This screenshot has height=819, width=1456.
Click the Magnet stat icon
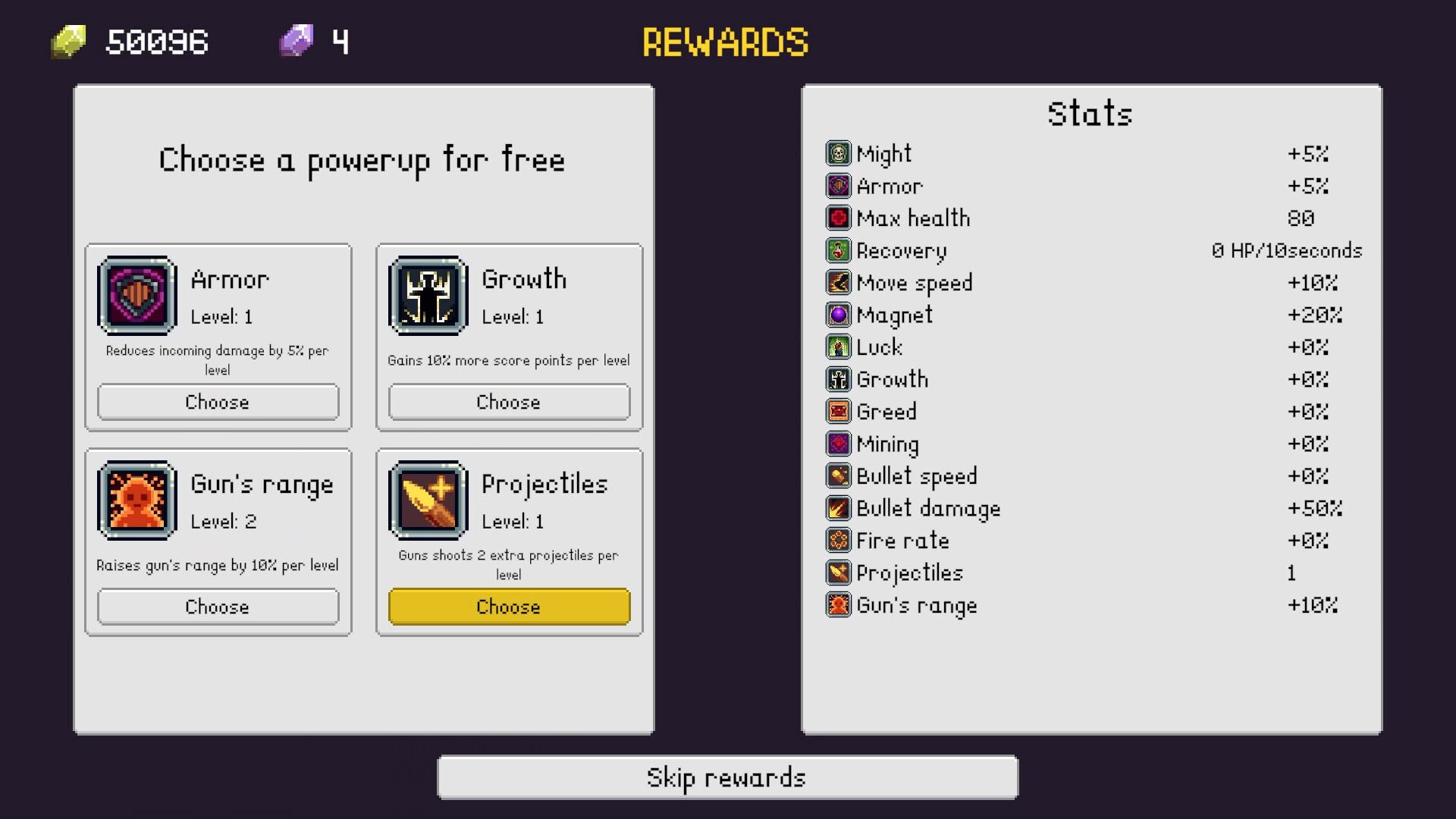click(x=838, y=315)
